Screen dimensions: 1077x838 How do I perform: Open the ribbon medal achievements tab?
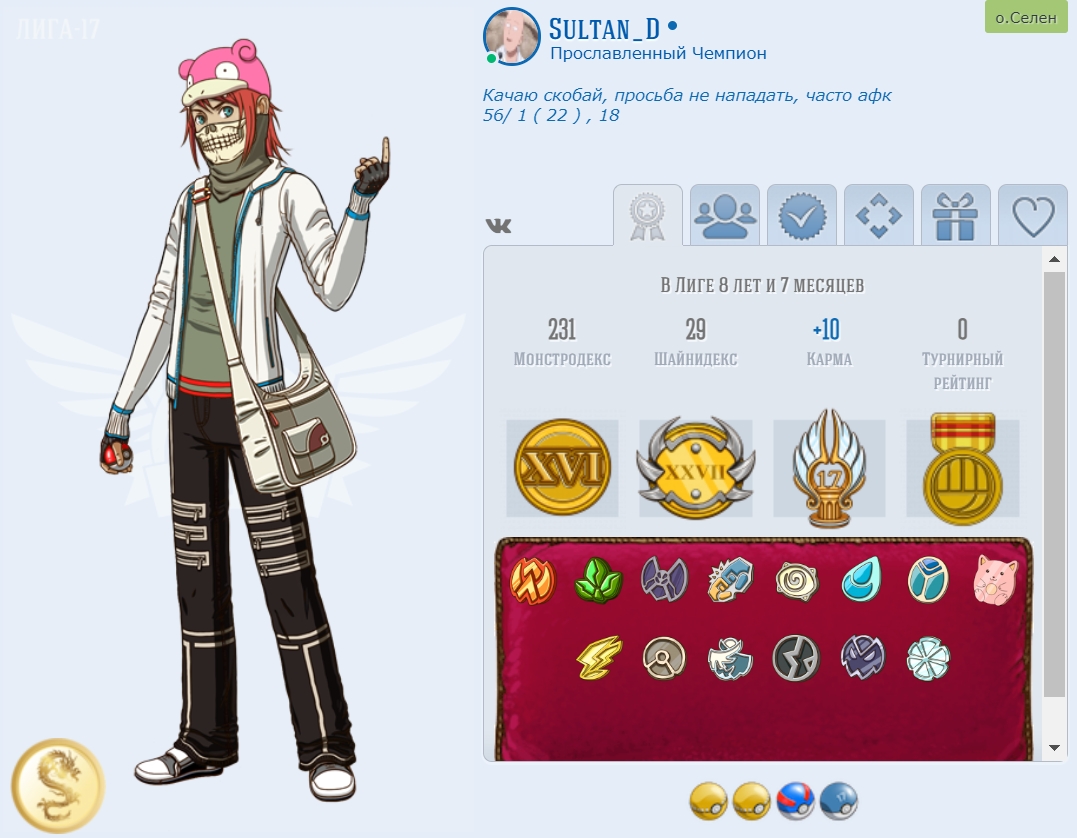[647, 216]
